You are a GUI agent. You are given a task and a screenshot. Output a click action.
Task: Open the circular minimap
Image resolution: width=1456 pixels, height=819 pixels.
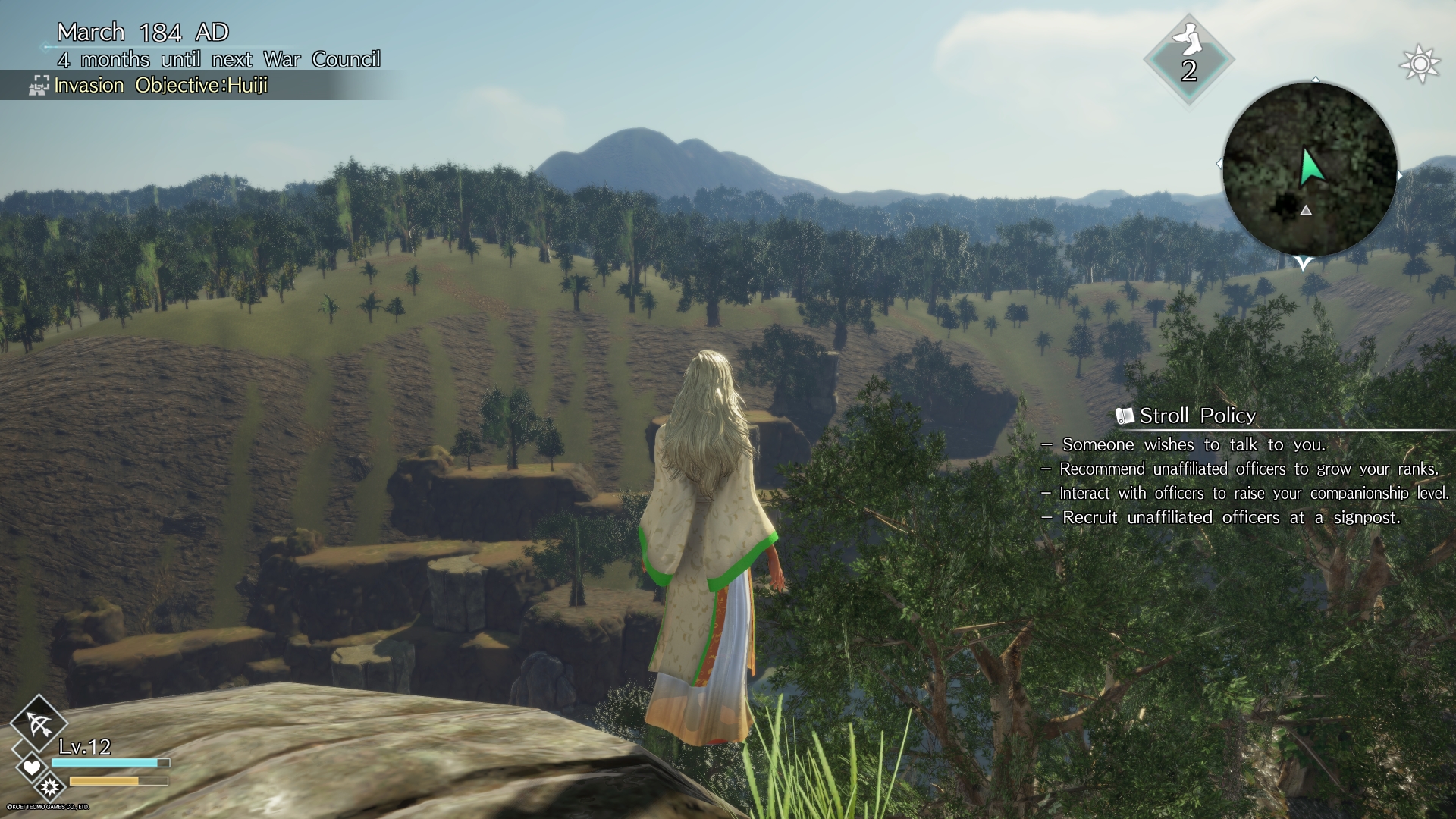[1310, 168]
